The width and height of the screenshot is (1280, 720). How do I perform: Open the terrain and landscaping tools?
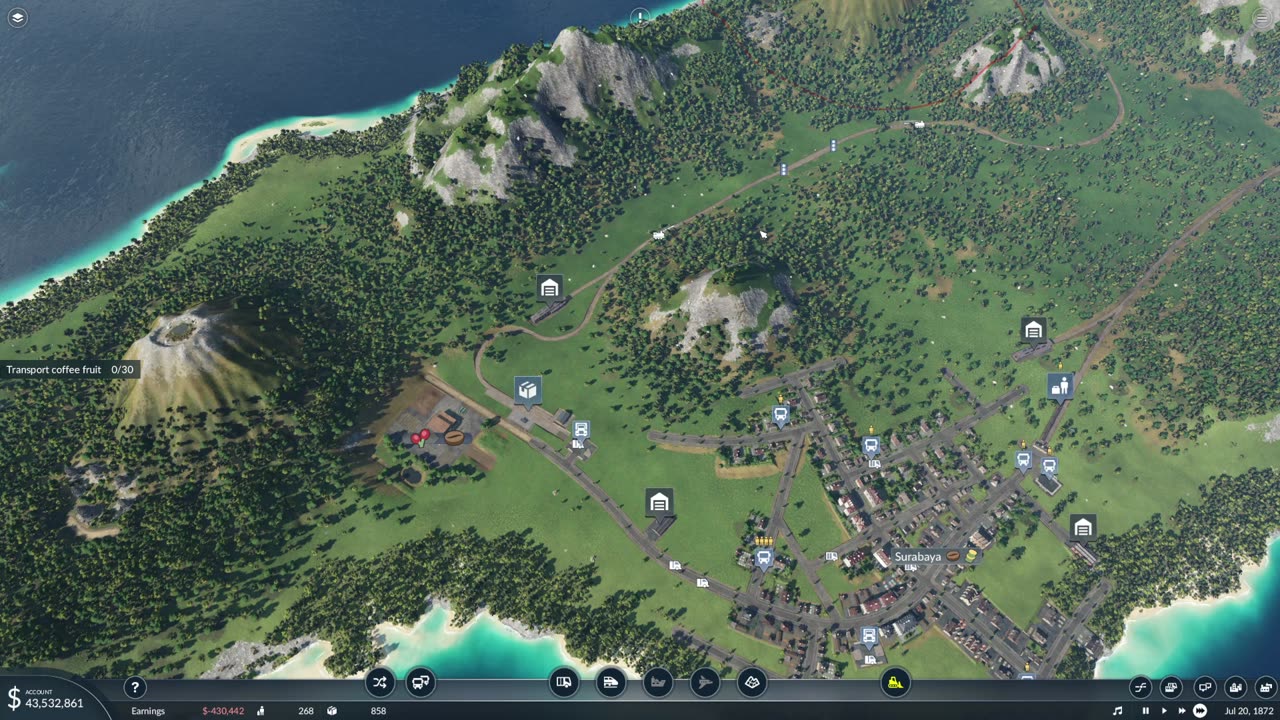point(751,683)
